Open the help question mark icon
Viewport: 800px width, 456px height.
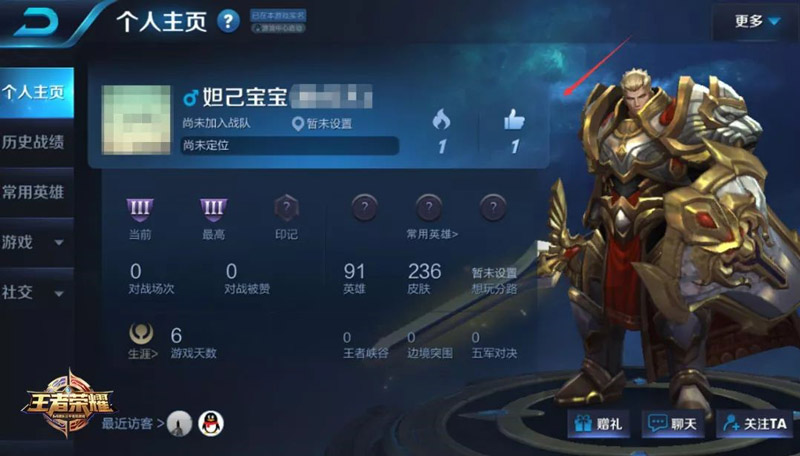tap(228, 21)
